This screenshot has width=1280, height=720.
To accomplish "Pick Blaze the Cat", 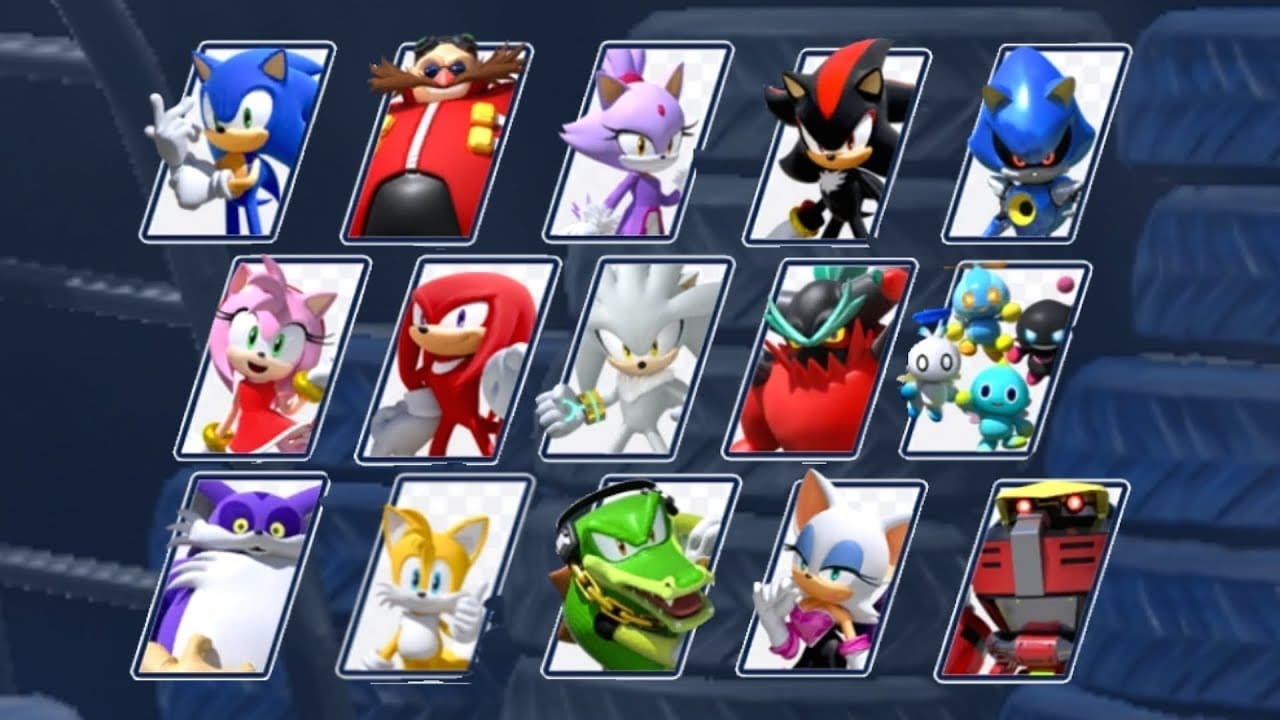I will [645, 140].
